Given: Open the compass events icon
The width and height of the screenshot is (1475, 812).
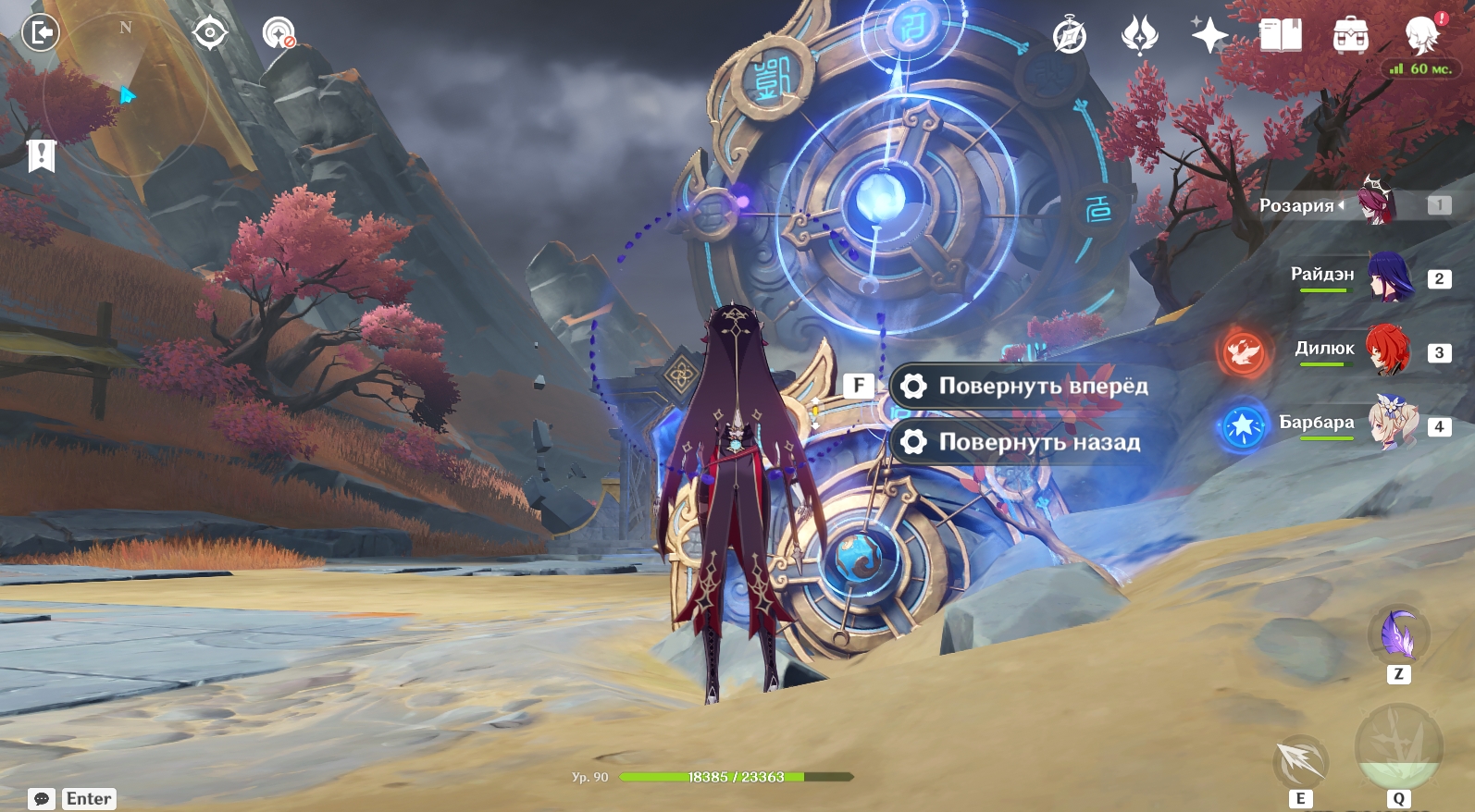Looking at the screenshot, I should (x=1070, y=37).
